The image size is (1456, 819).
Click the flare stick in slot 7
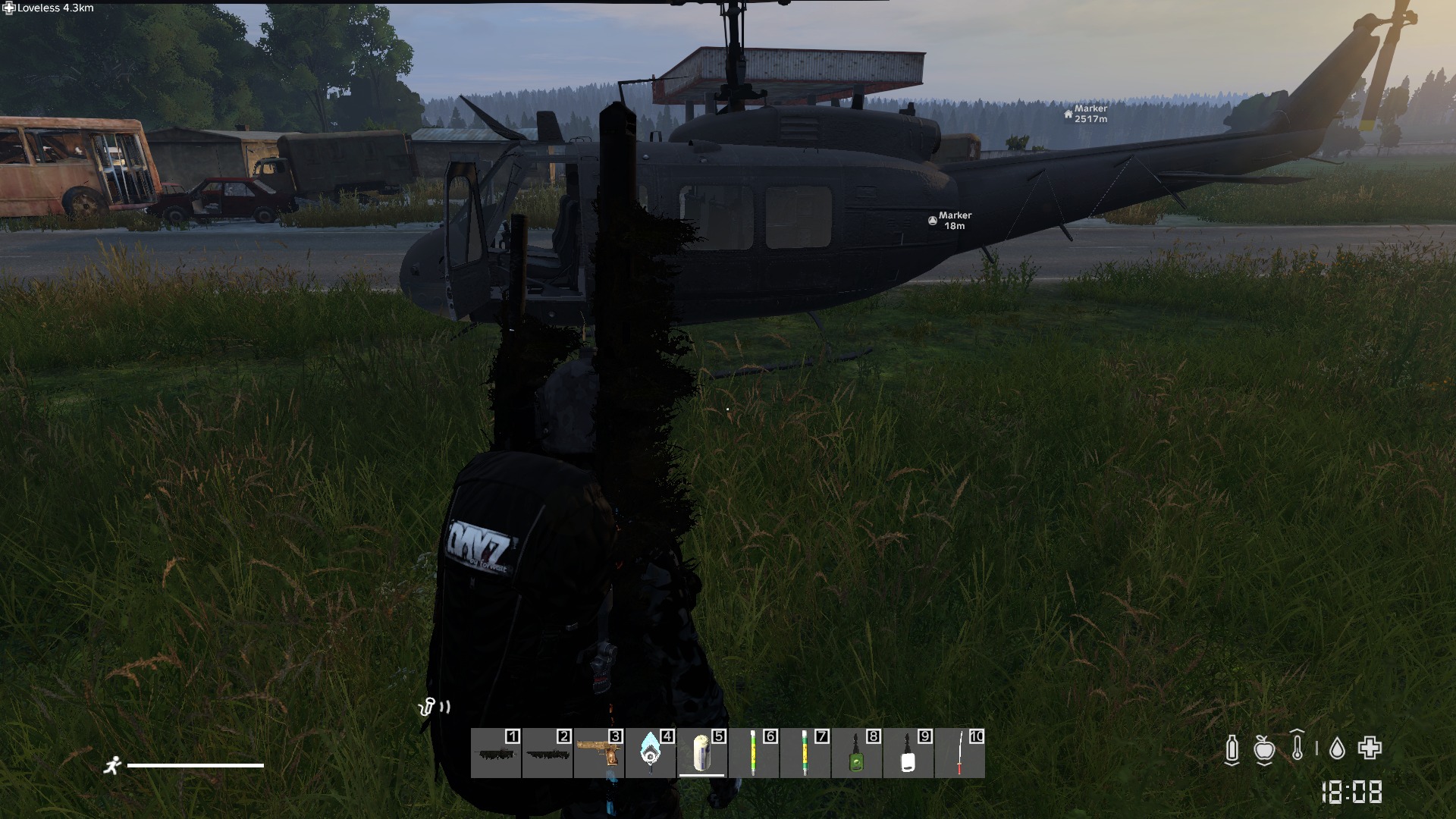[802, 756]
